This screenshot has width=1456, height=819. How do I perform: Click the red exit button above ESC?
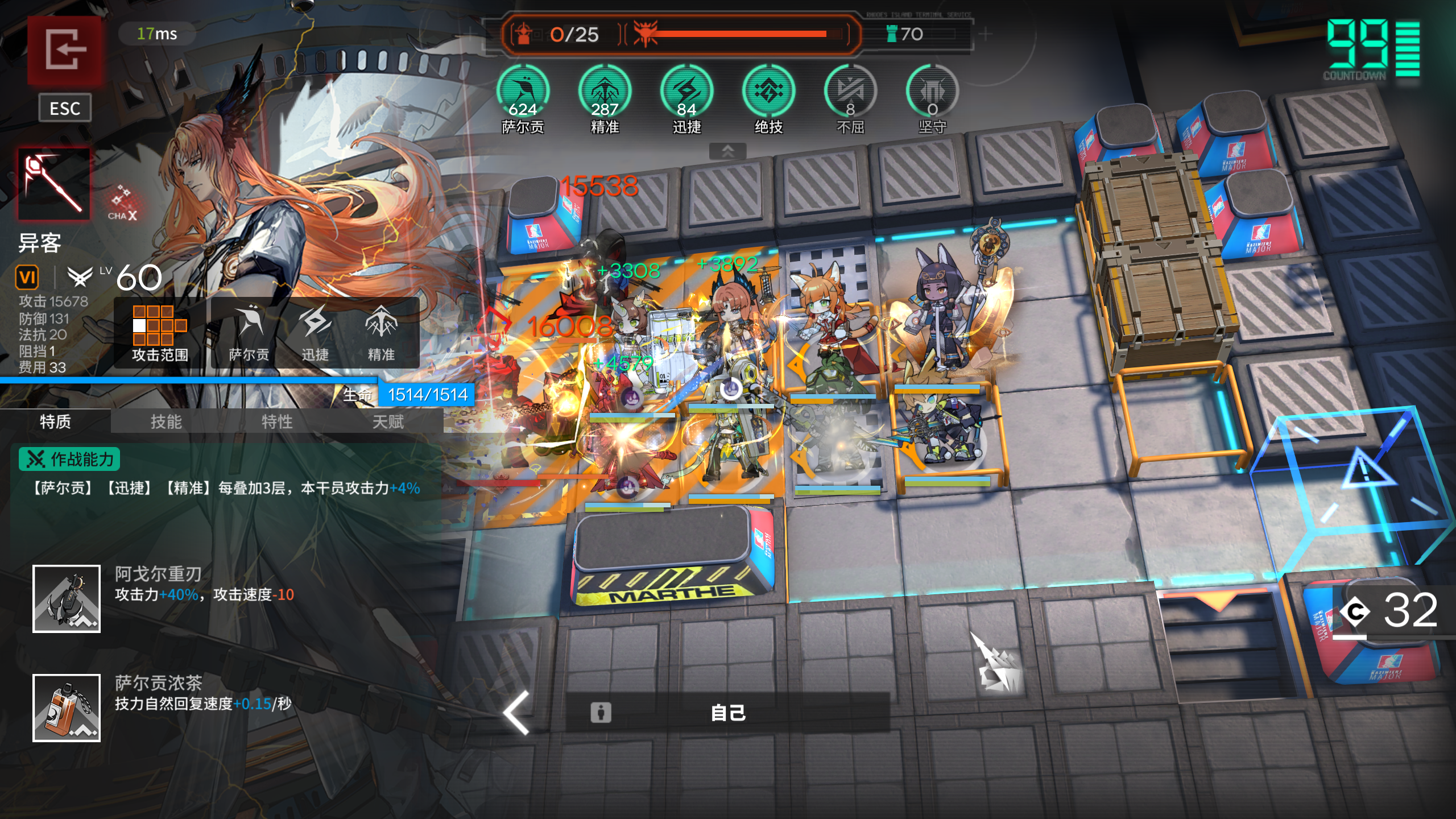(x=65, y=50)
